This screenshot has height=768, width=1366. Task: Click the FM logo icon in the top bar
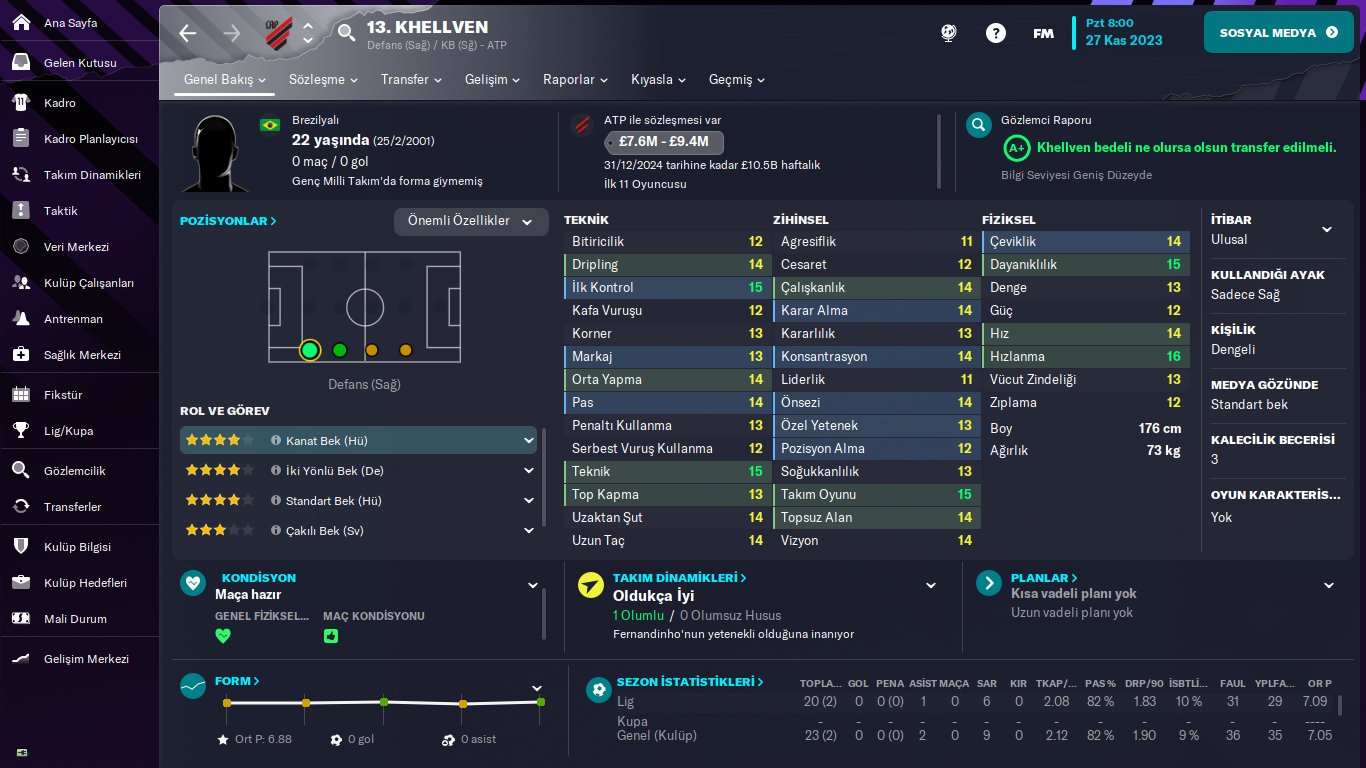click(x=1043, y=32)
